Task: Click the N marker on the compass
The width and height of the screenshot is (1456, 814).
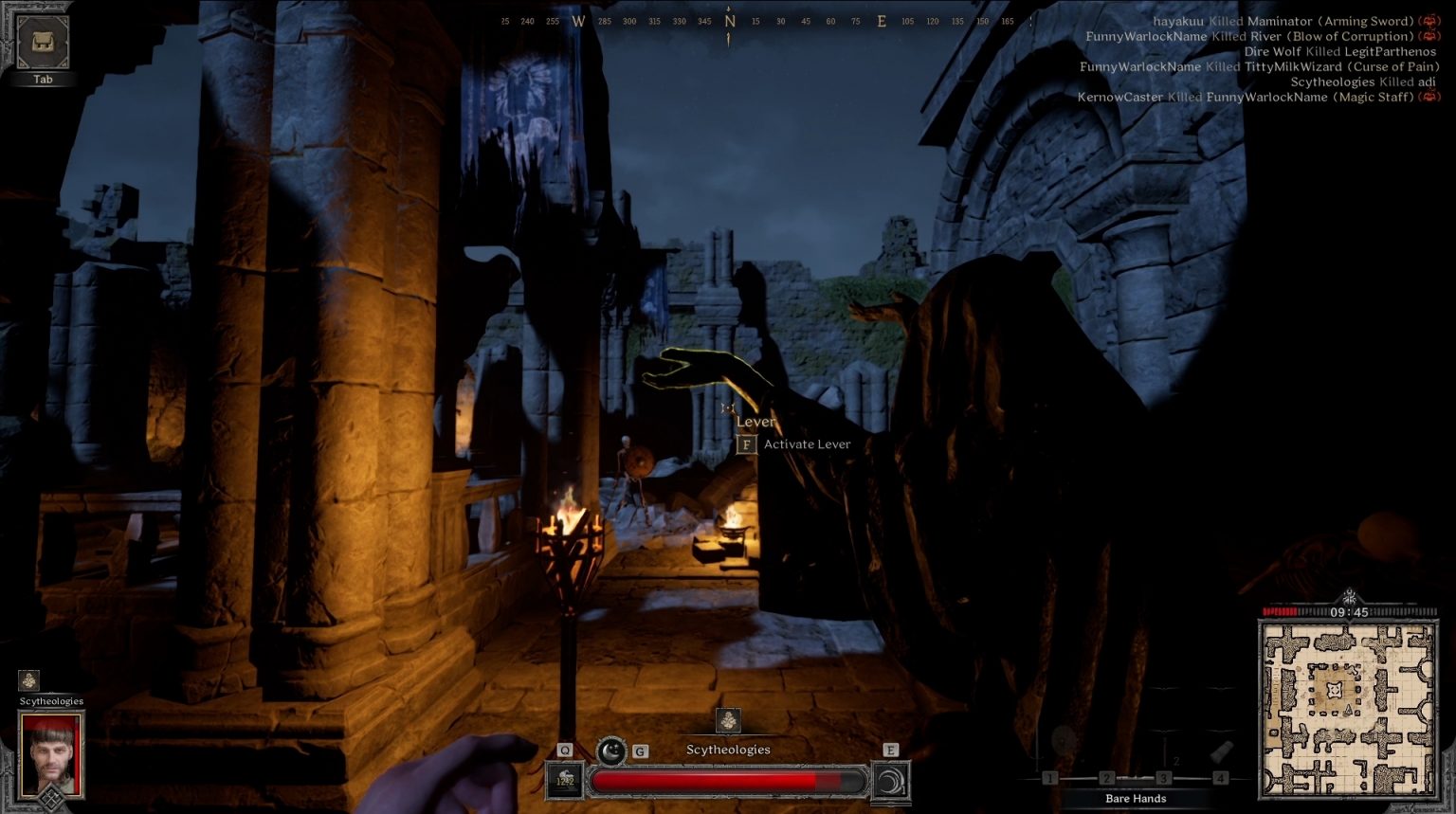Action: coord(728,19)
